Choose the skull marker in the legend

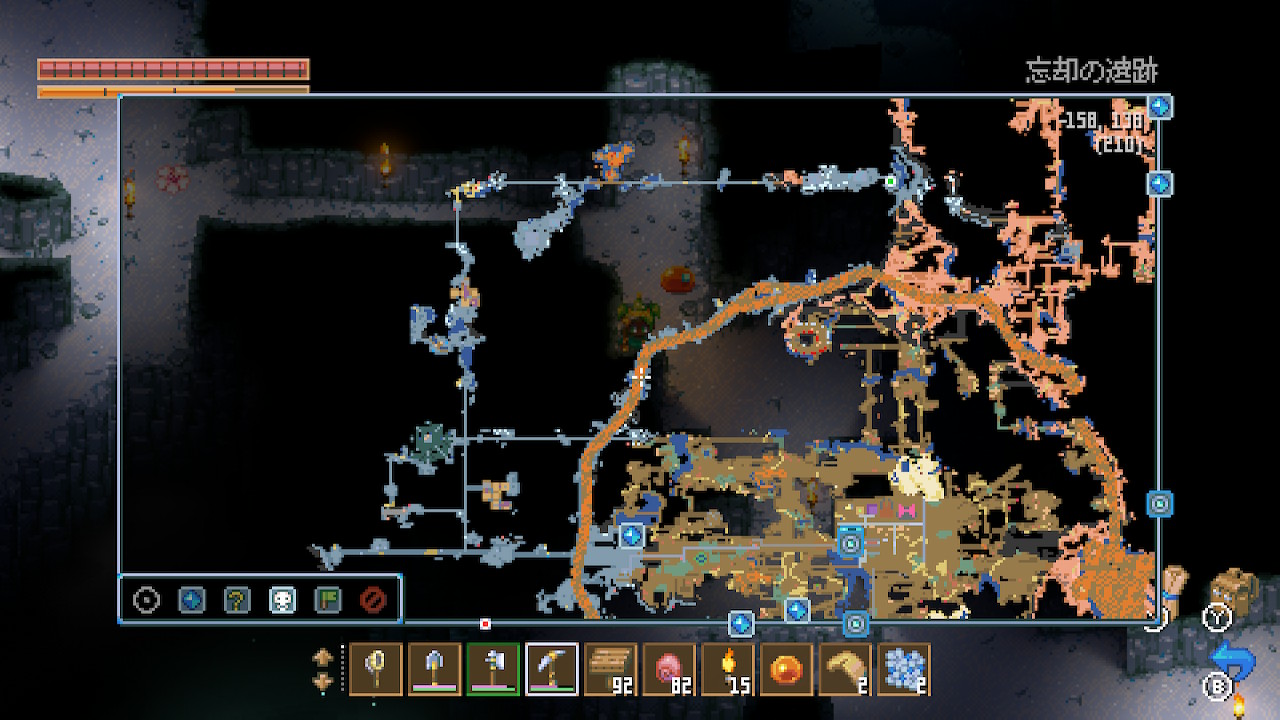coord(282,600)
